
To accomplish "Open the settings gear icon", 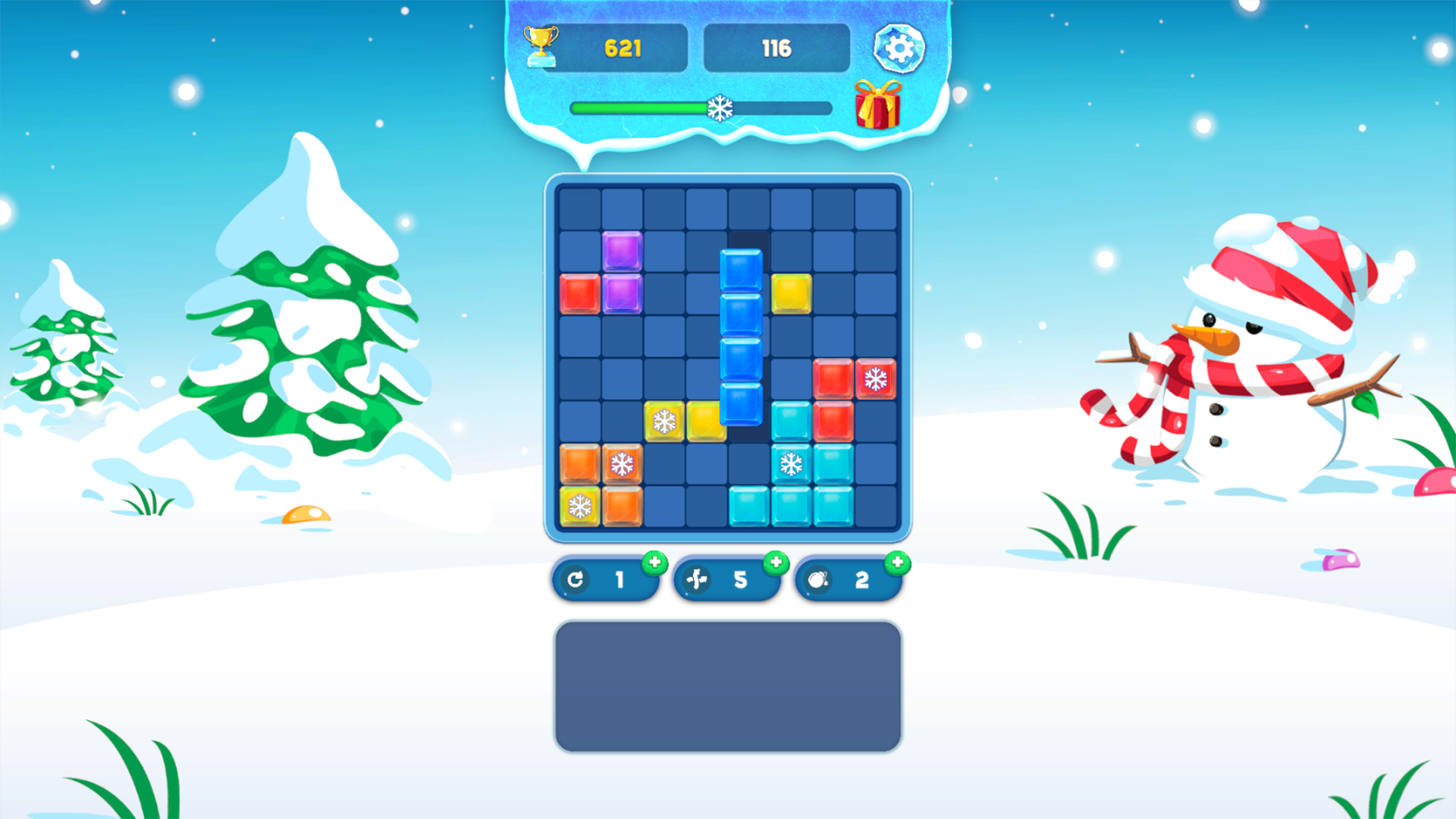I will pyautogui.click(x=899, y=47).
